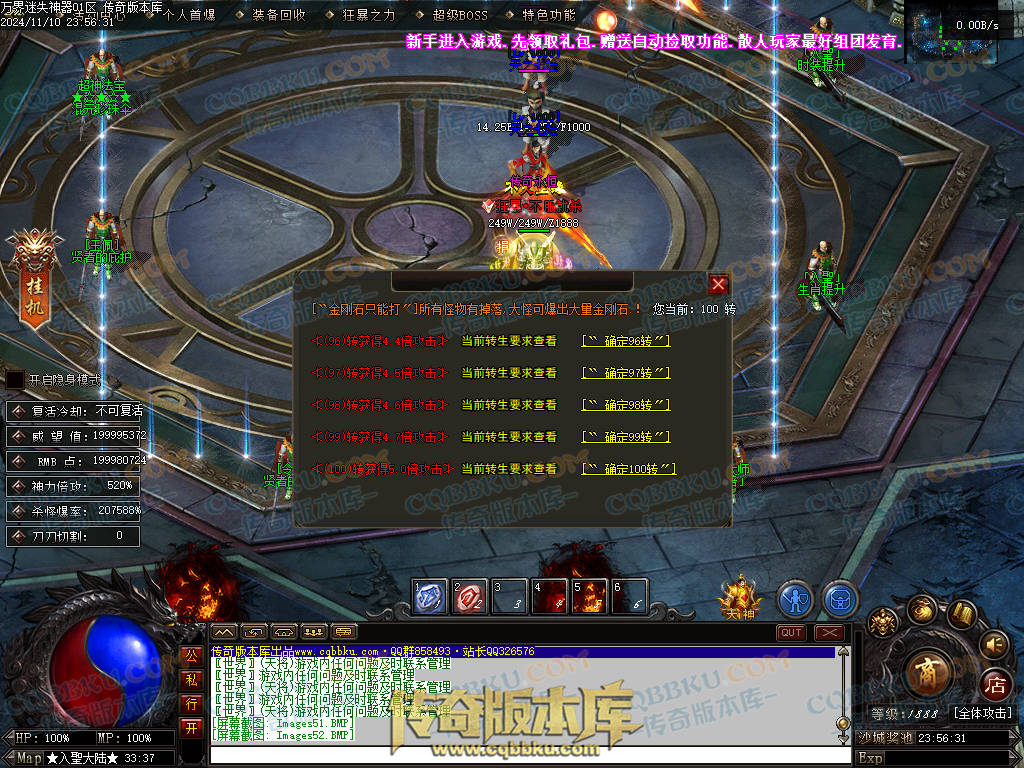This screenshot has height=768, width=1024.
Task: Click the QUT button above chat
Action: click(791, 633)
